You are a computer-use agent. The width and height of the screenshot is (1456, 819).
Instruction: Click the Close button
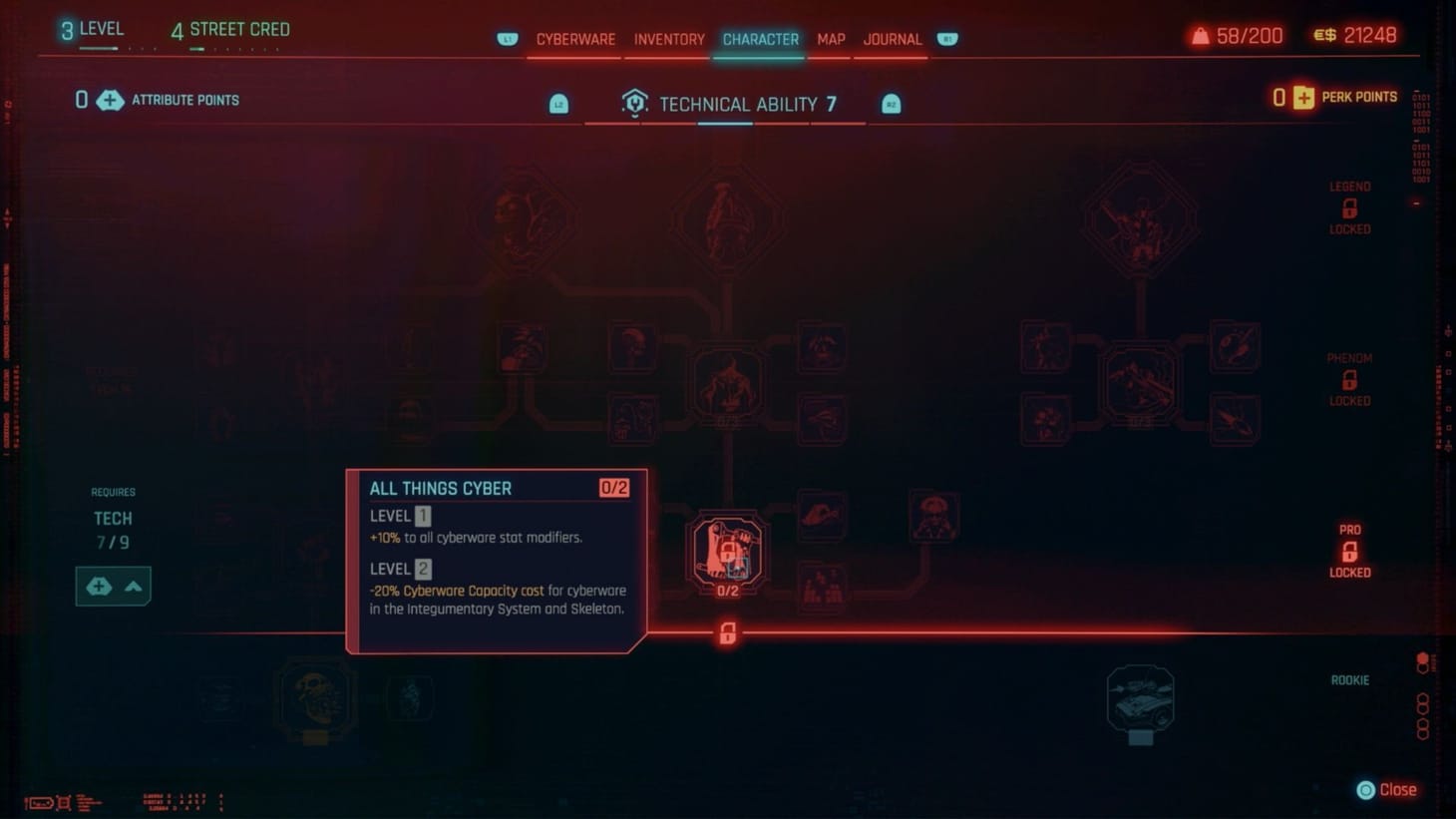pos(1387,789)
